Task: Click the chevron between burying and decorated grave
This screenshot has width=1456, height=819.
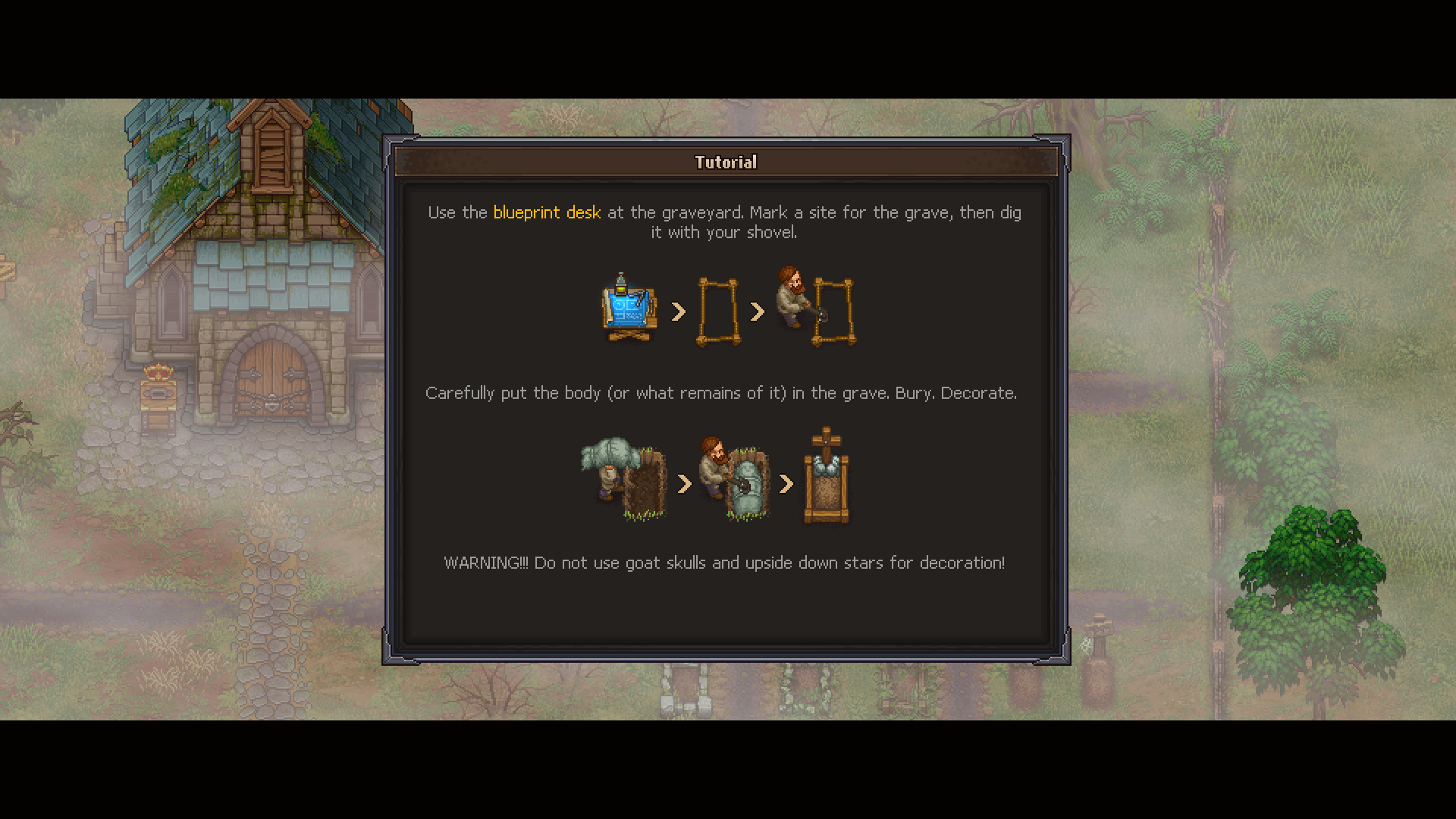Action: pyautogui.click(x=786, y=485)
